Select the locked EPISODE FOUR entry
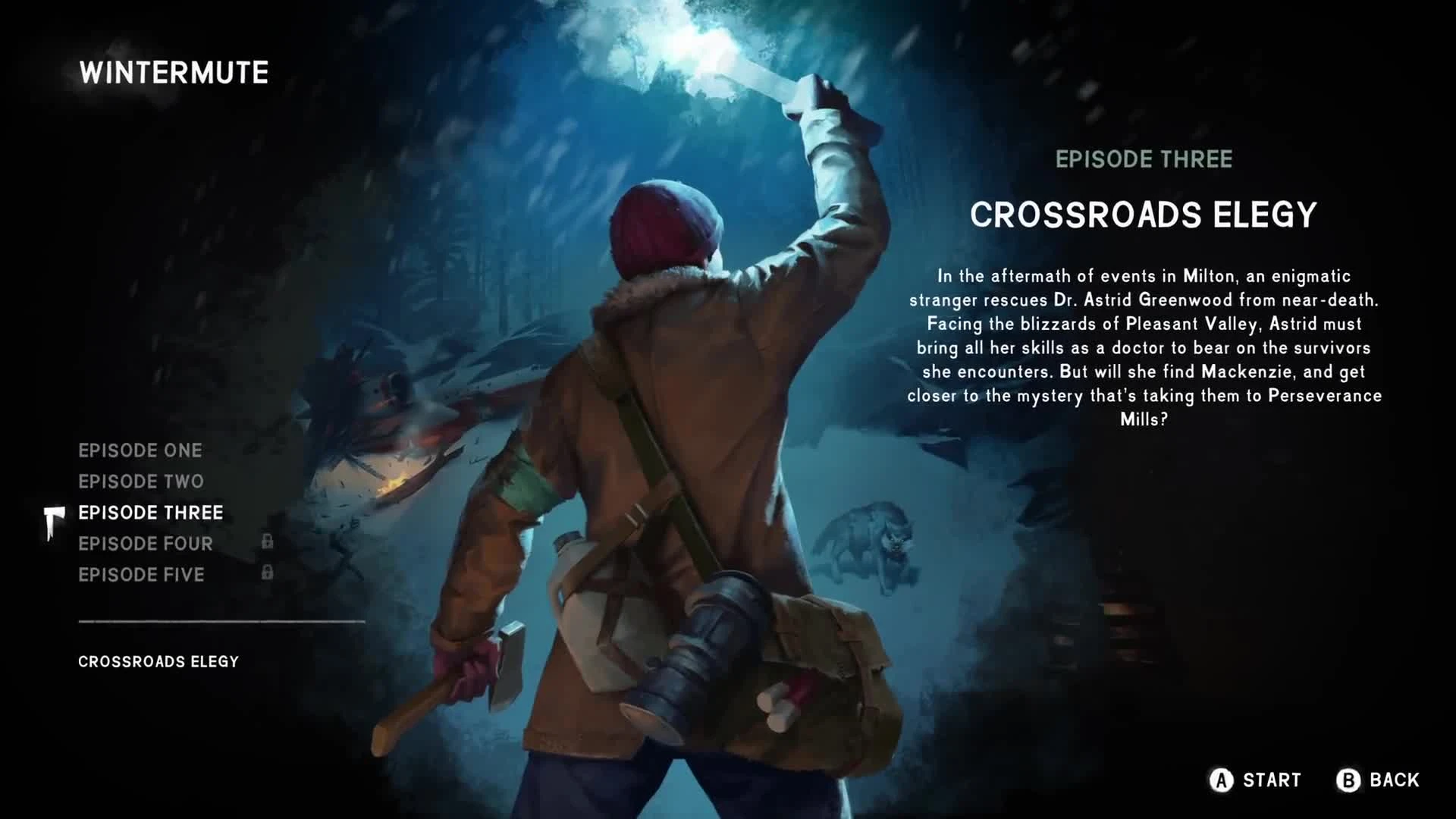Image resolution: width=1456 pixels, height=819 pixels. click(x=146, y=543)
